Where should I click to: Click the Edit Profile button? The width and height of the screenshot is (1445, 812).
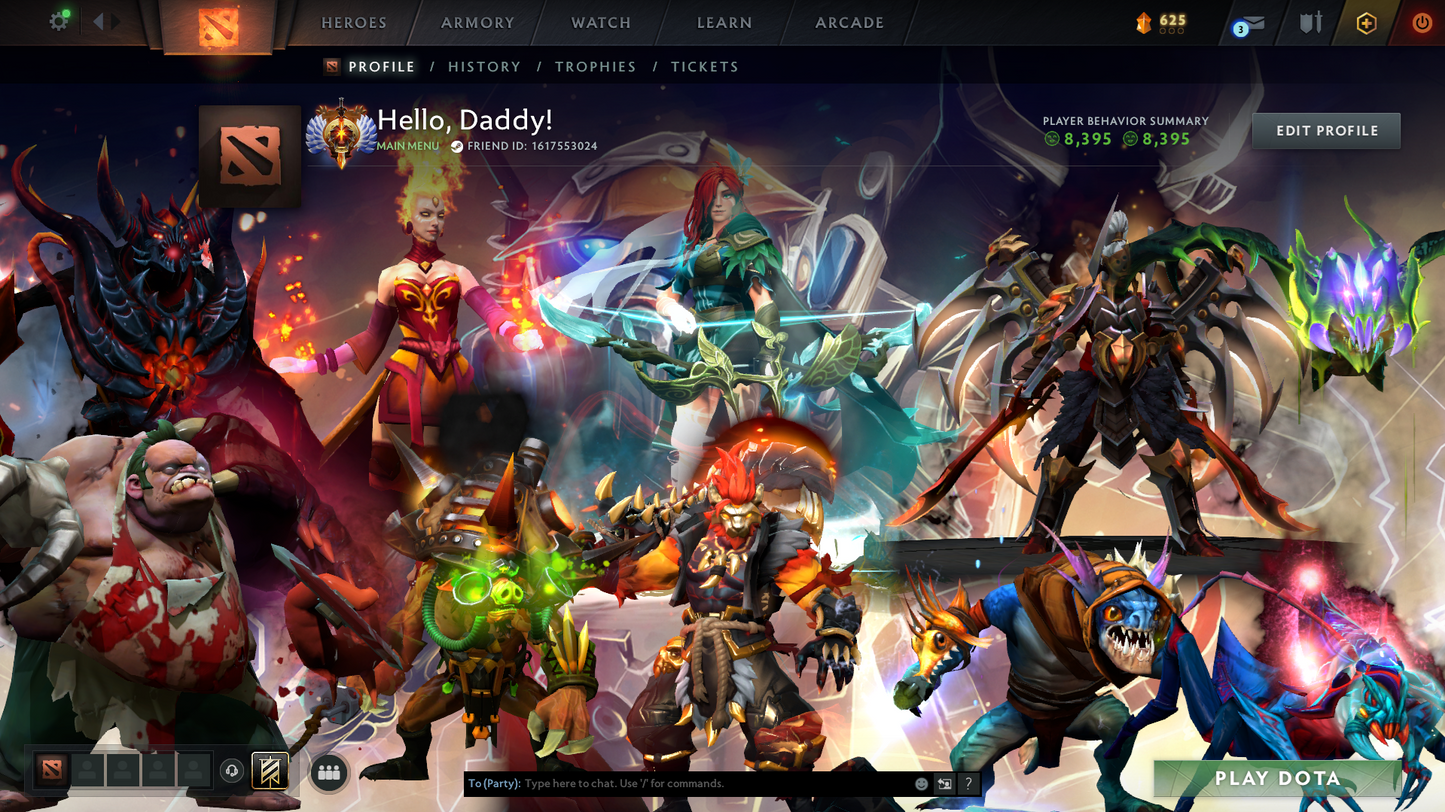1326,131
